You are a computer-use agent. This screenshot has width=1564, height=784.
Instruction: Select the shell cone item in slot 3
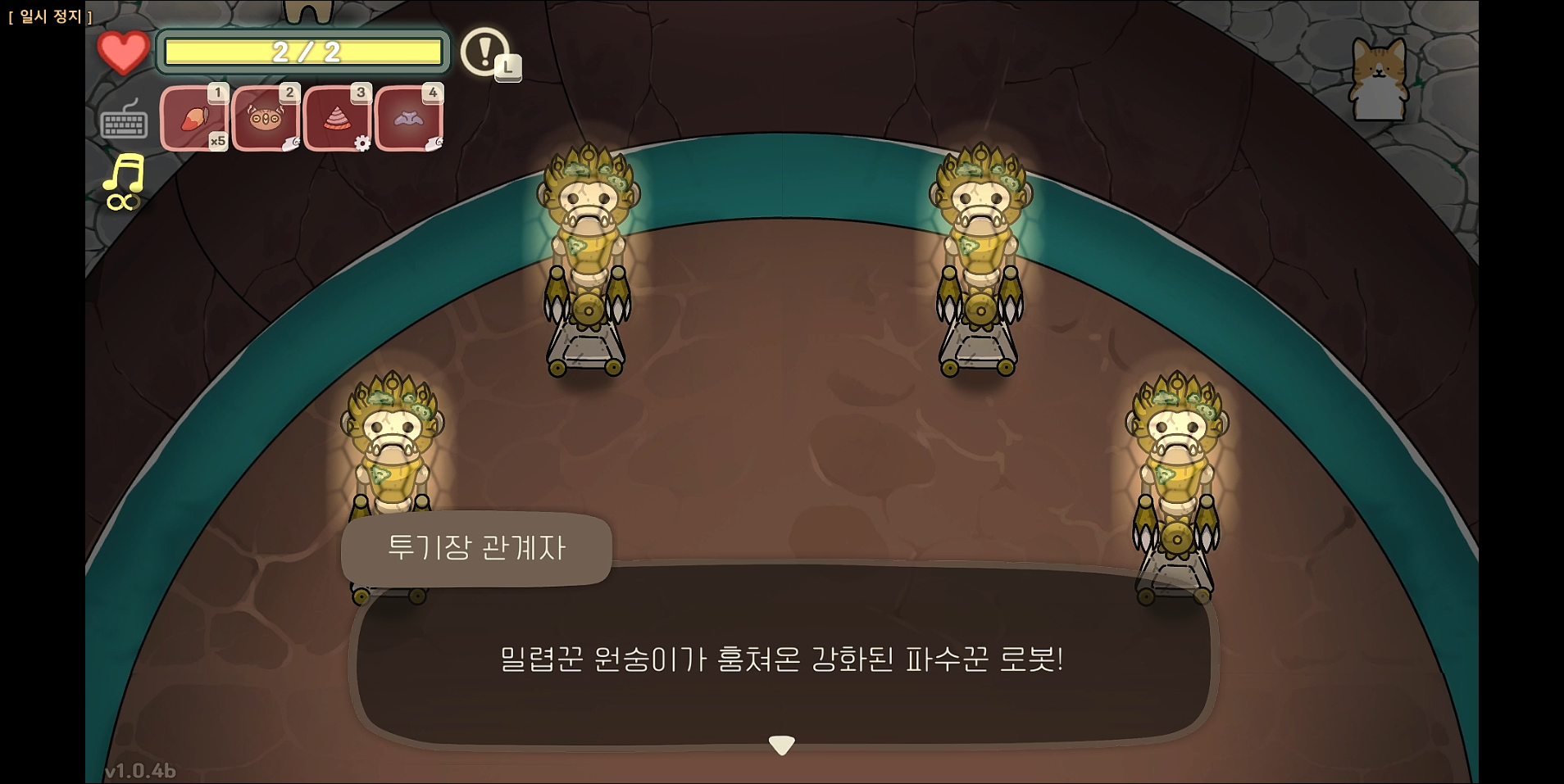339,117
